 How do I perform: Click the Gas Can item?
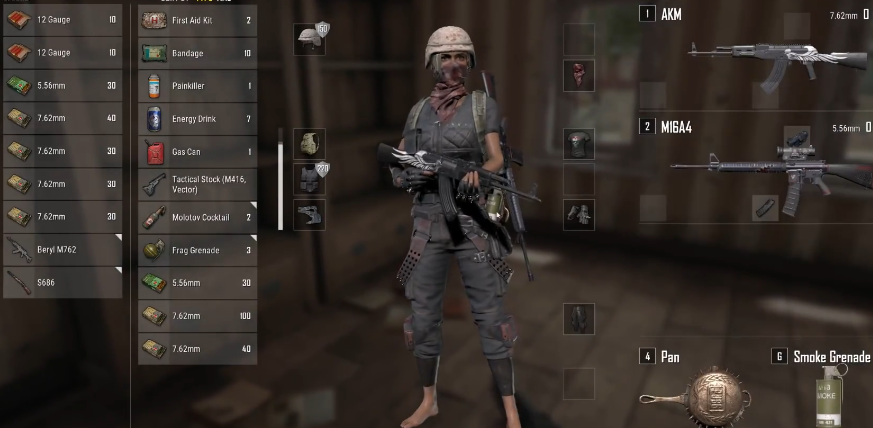pos(196,152)
